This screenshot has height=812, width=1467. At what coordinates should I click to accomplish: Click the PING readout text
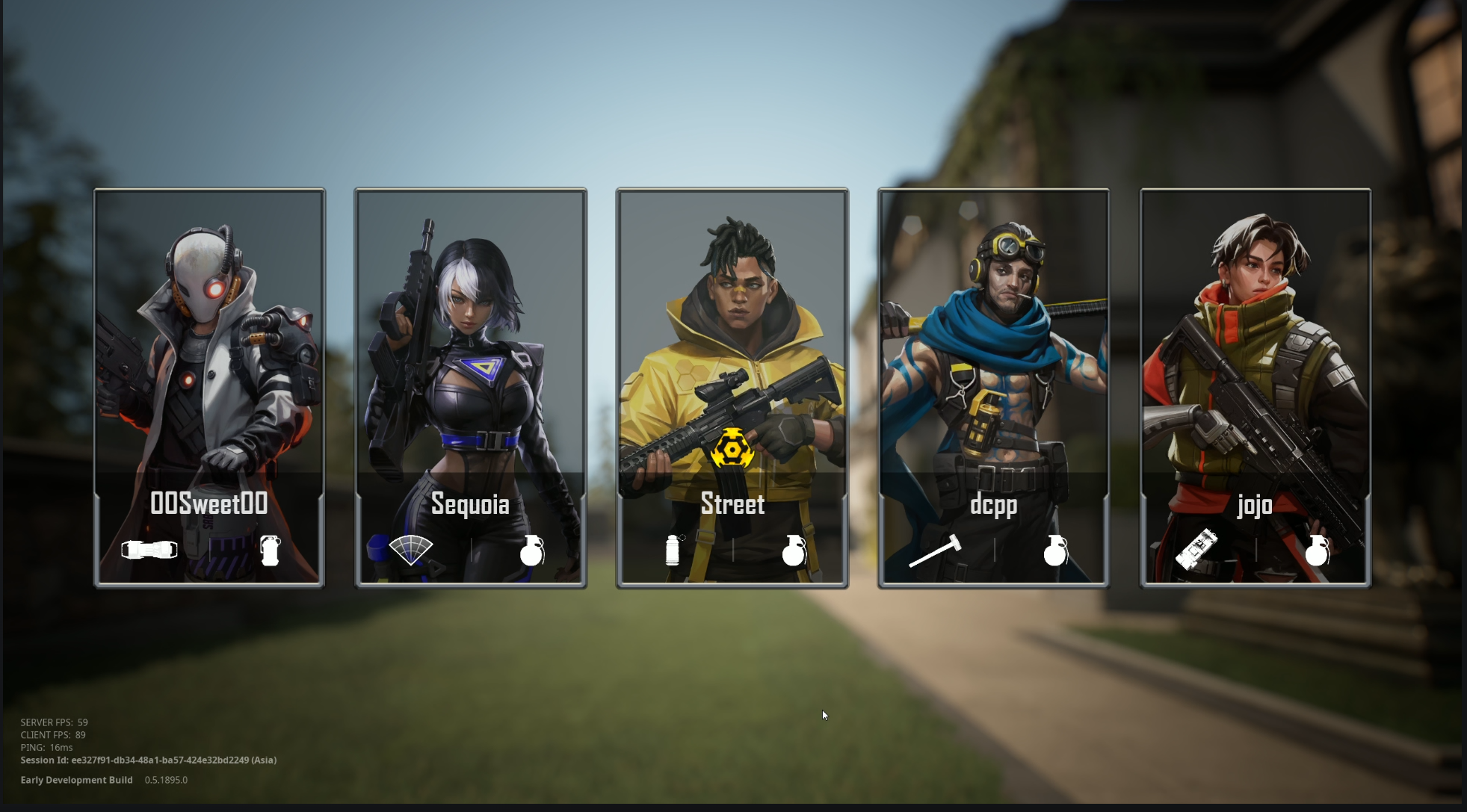tap(46, 747)
